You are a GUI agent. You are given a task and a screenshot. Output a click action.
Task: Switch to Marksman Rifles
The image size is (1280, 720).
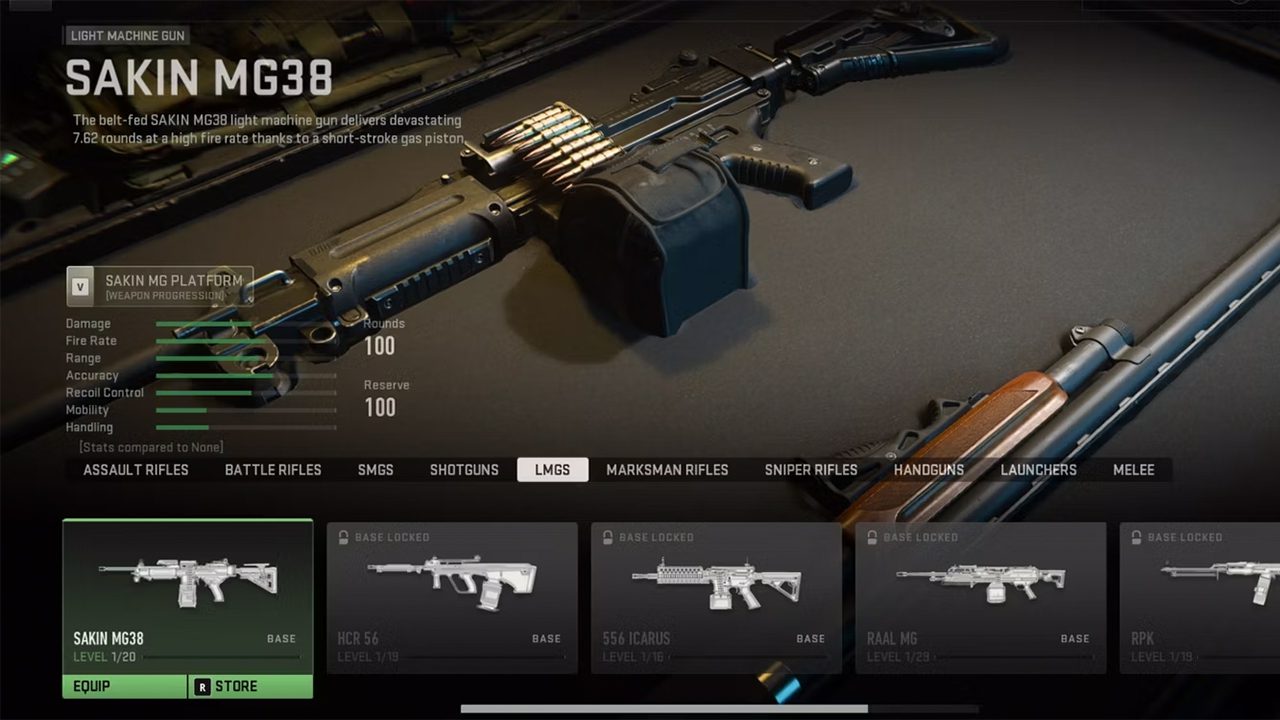667,470
